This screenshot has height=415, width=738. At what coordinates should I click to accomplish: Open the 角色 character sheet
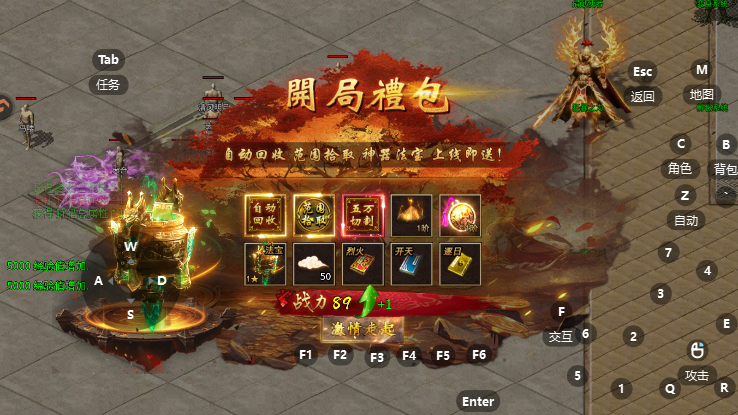[680, 169]
